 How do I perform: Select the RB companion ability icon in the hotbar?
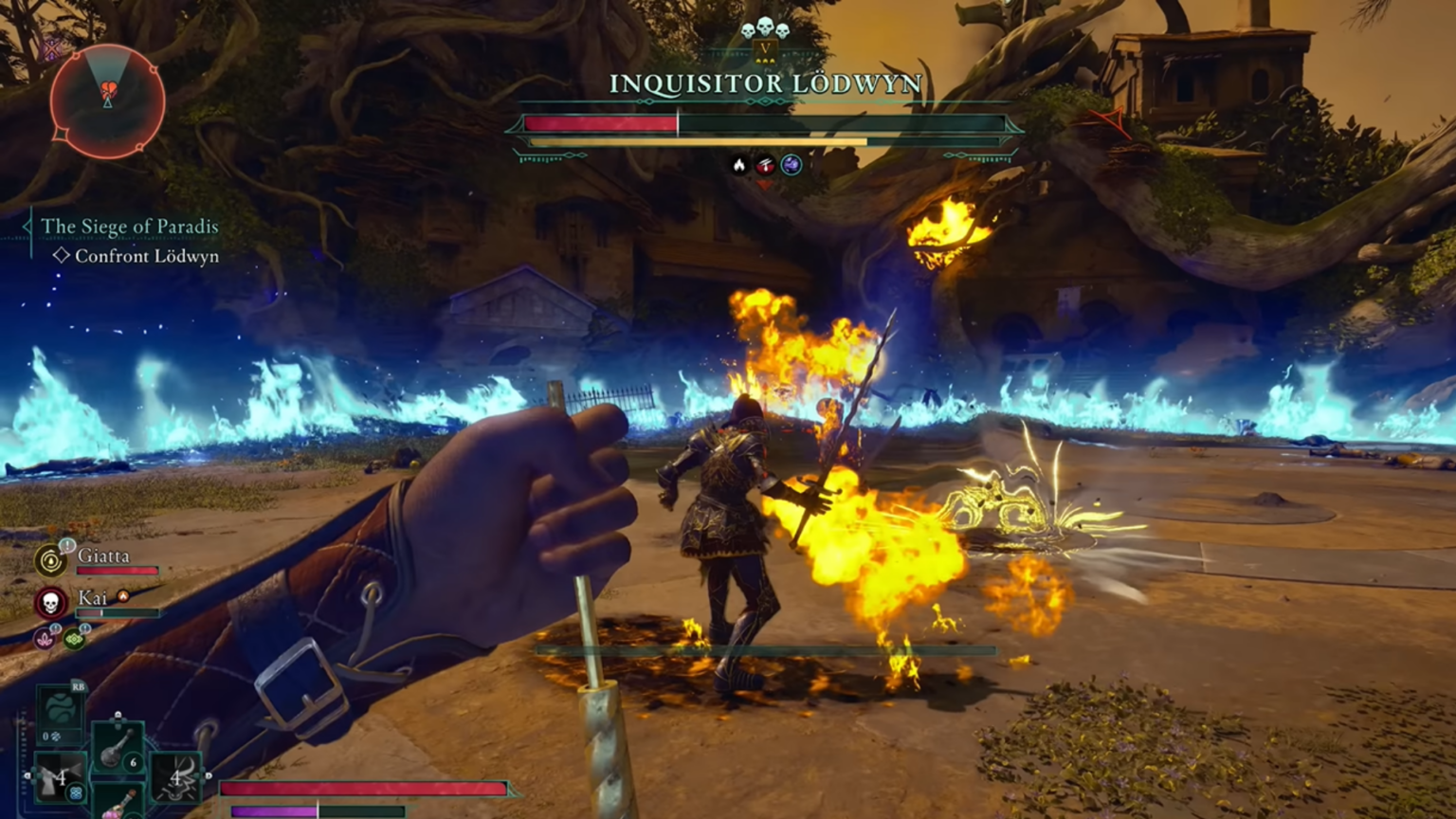pyautogui.click(x=60, y=707)
